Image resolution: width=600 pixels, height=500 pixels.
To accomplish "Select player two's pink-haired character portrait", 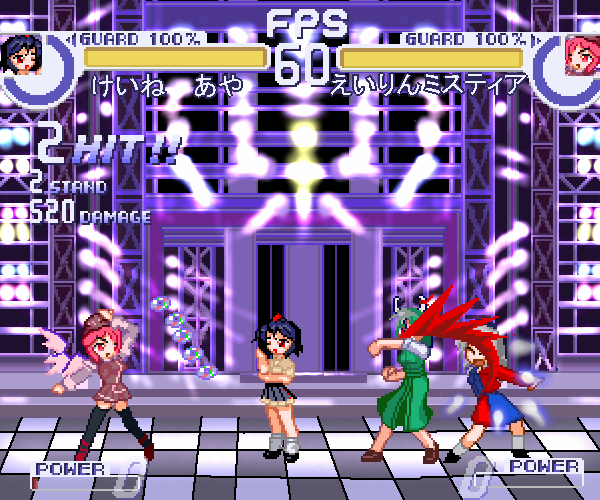I will tap(578, 54).
